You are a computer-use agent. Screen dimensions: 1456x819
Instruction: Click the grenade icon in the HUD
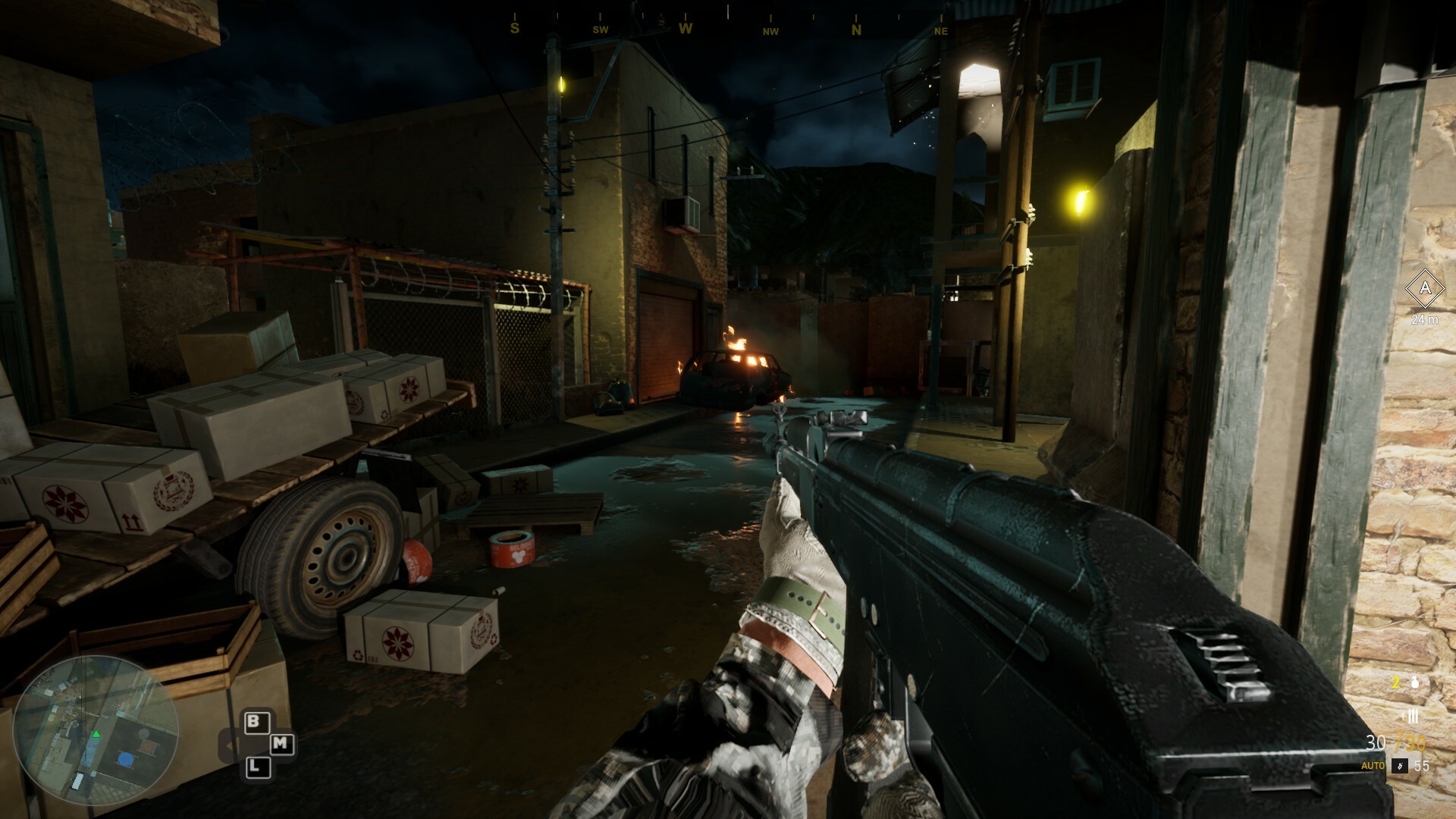click(x=1415, y=683)
